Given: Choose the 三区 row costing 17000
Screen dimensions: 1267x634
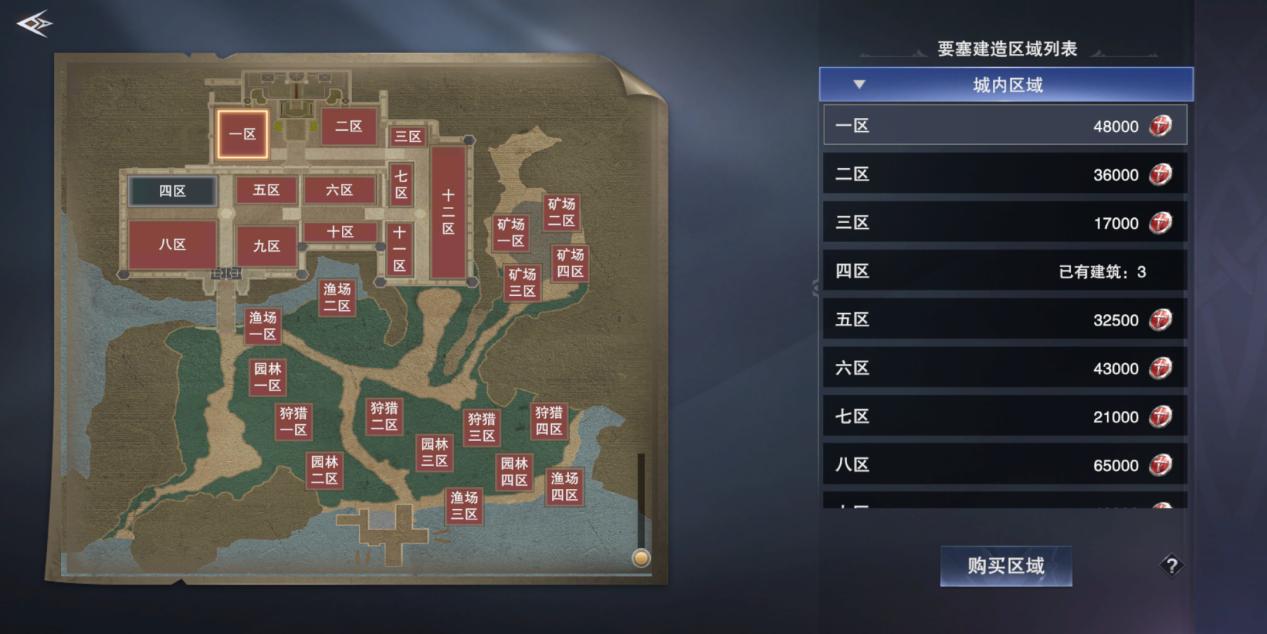Looking at the screenshot, I should [1005, 223].
